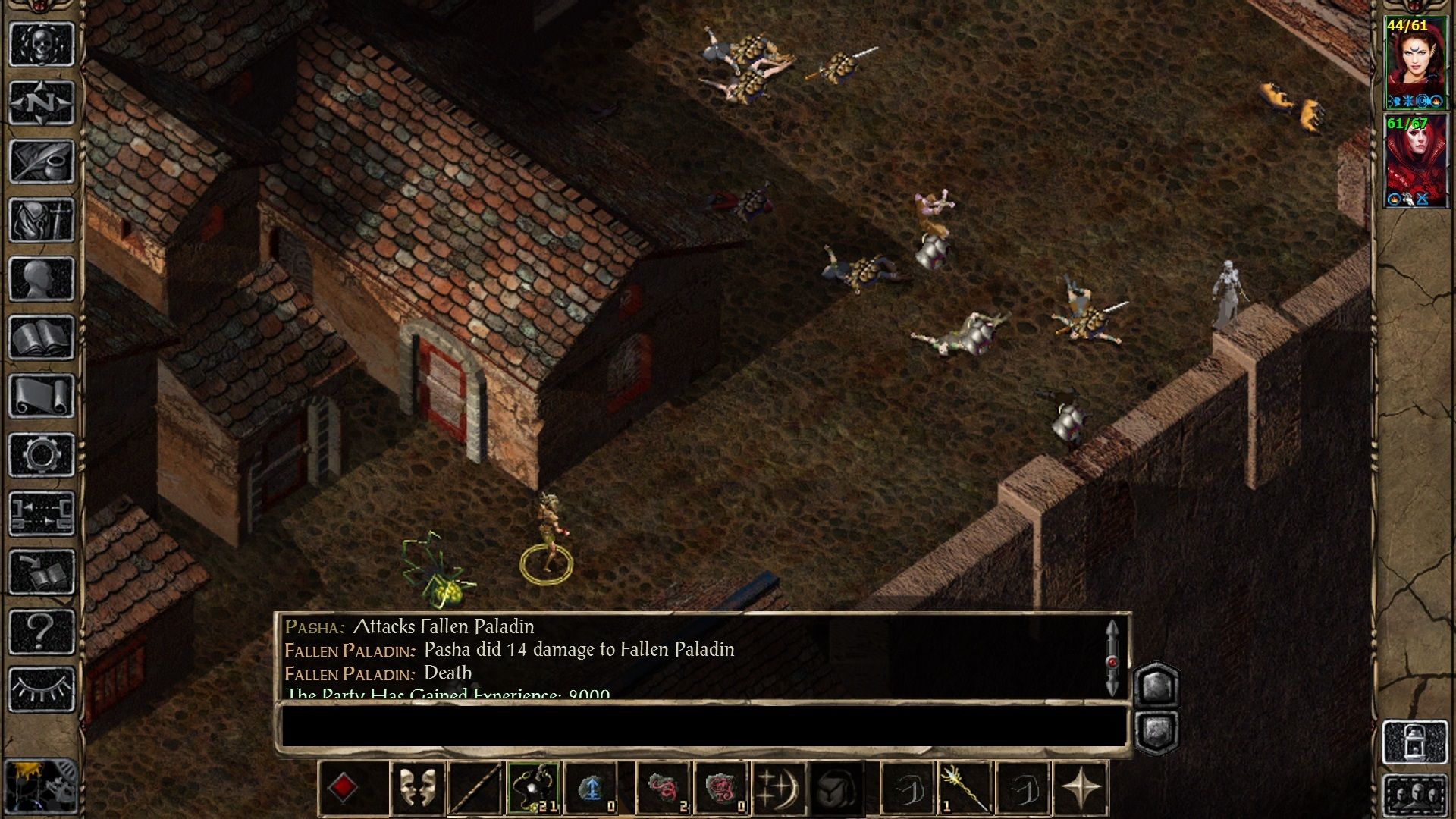Screen dimensions: 1456x819
Task: Hide the interface with the closed eye button
Action: point(42,689)
